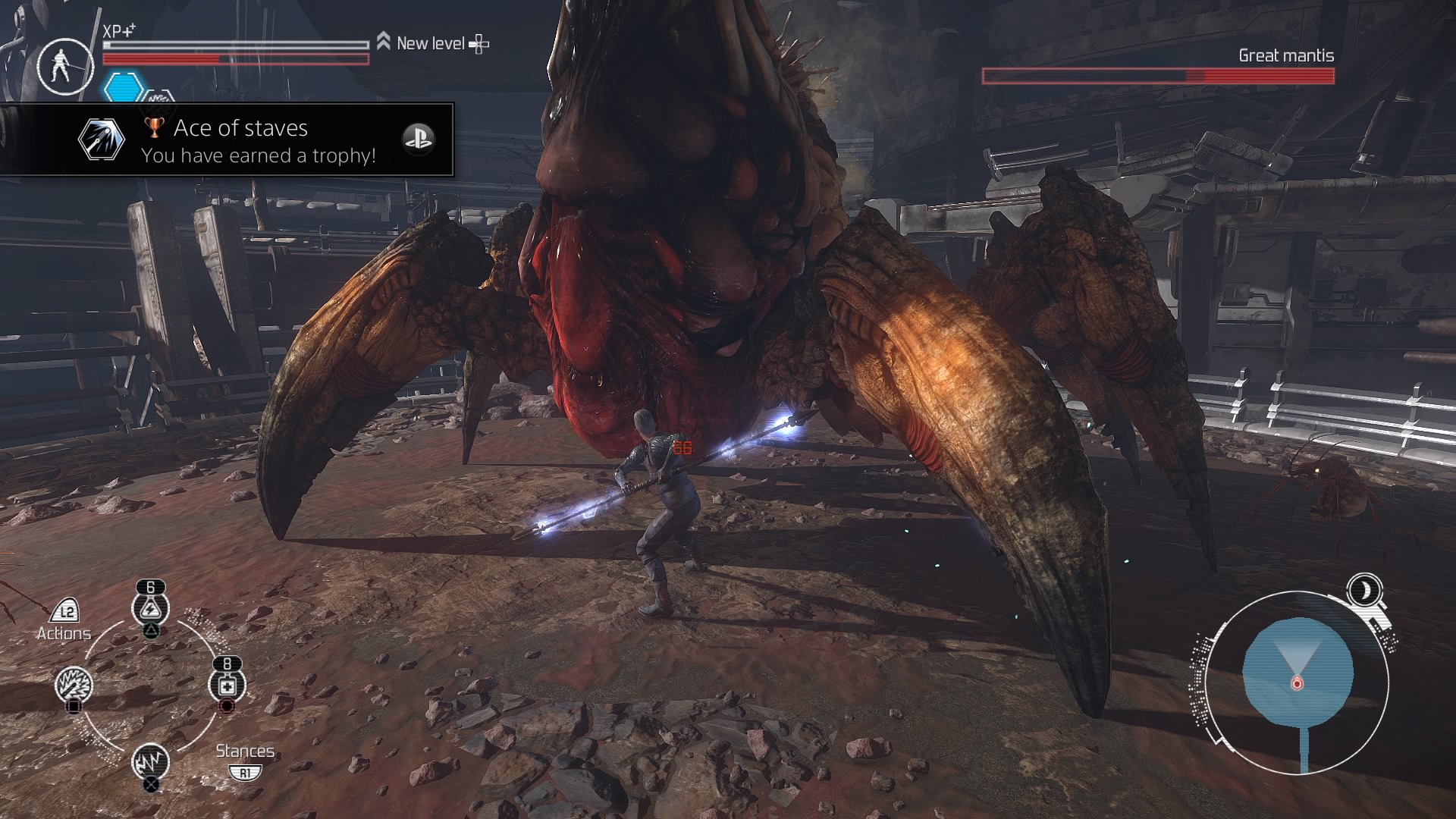Select the blue hexagon fluid charge

click(124, 88)
